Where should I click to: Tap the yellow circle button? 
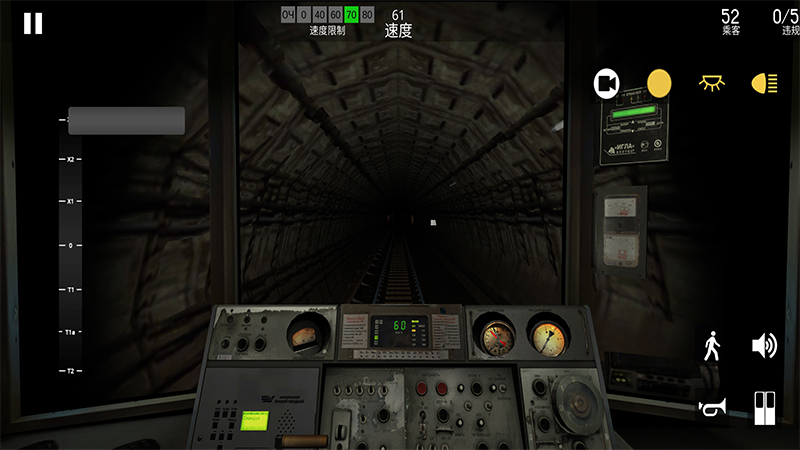pyautogui.click(x=659, y=83)
